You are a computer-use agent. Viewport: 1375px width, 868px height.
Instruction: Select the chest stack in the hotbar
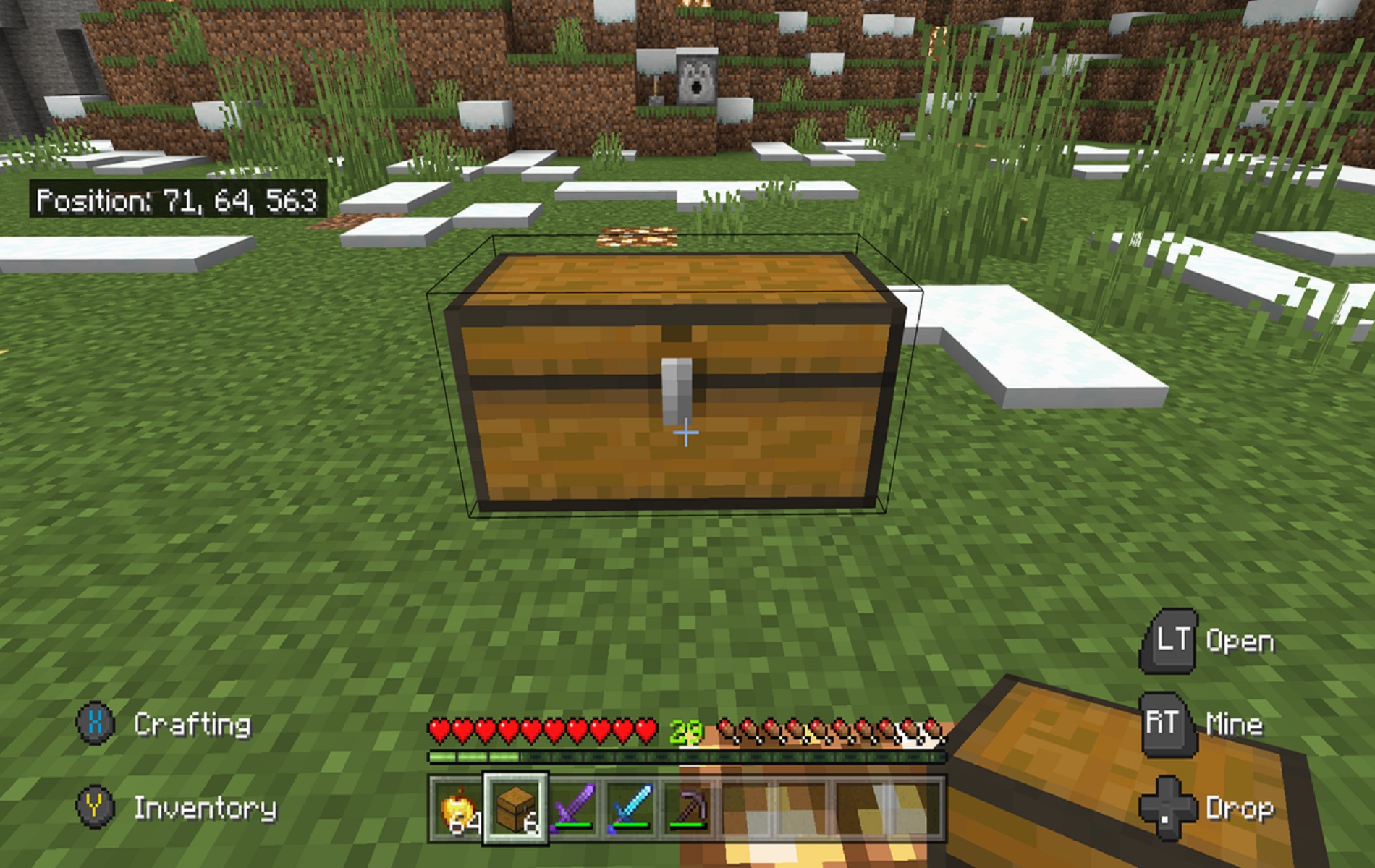(x=515, y=808)
